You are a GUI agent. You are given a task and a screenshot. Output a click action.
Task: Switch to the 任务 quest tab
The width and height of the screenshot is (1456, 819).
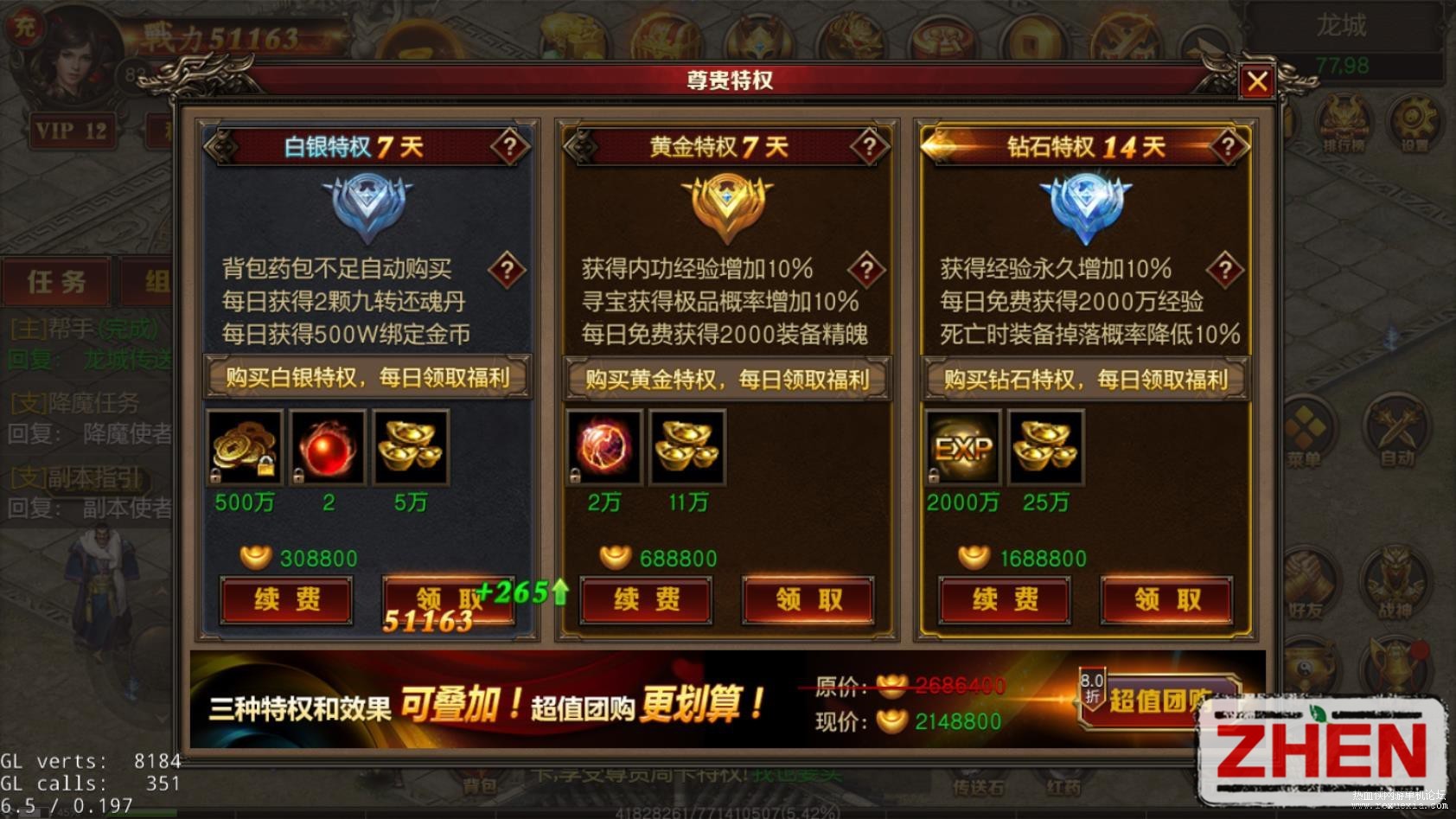click(x=54, y=281)
